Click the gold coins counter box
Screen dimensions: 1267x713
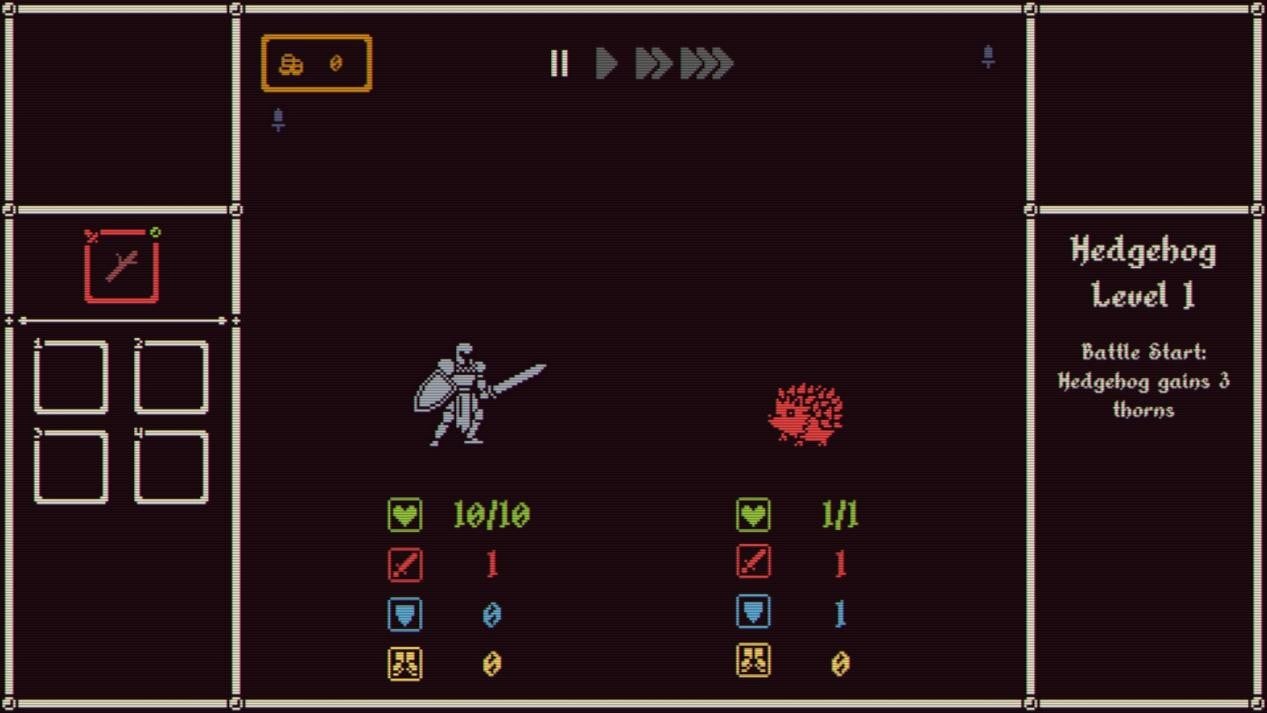click(316, 64)
